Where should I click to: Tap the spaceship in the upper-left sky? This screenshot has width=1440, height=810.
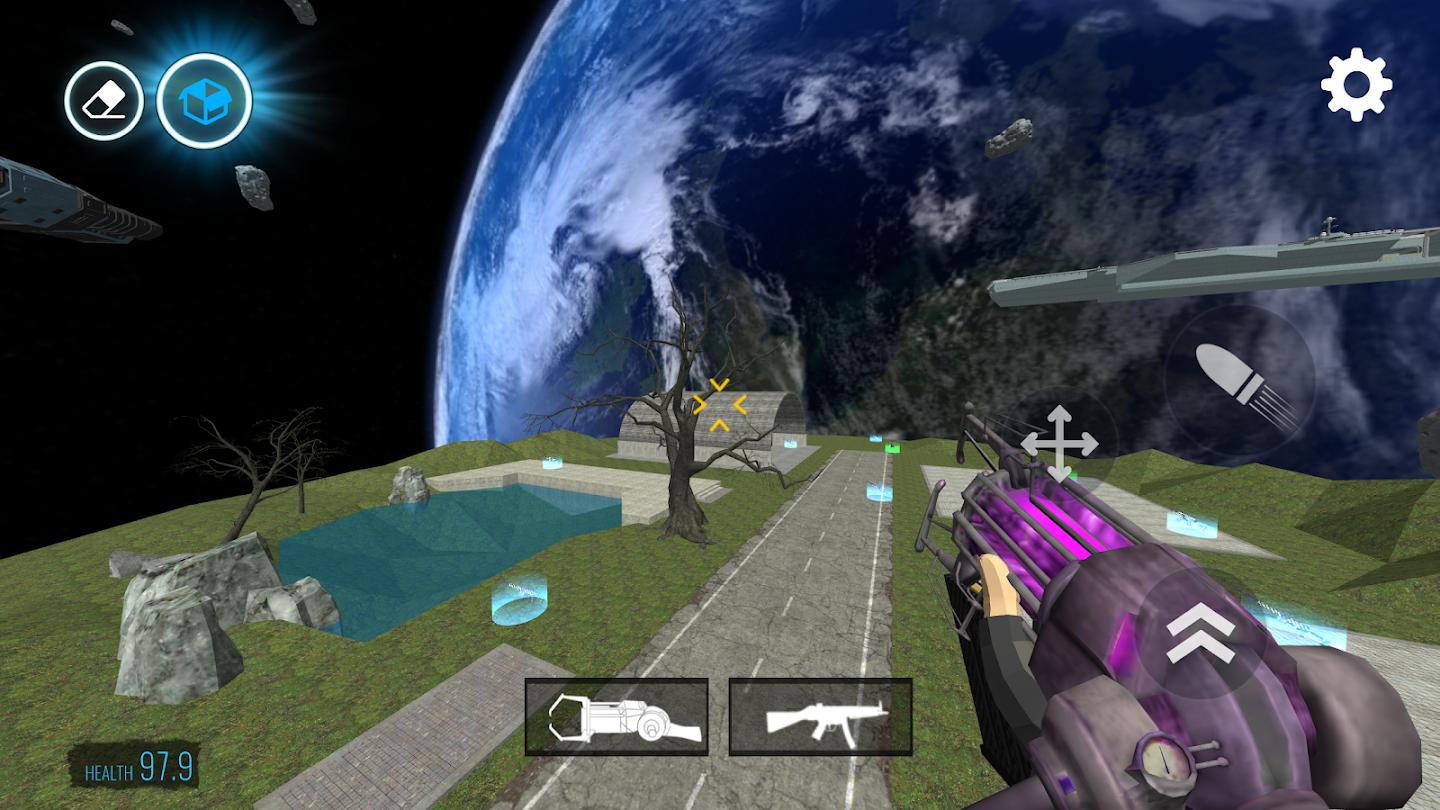point(60,200)
